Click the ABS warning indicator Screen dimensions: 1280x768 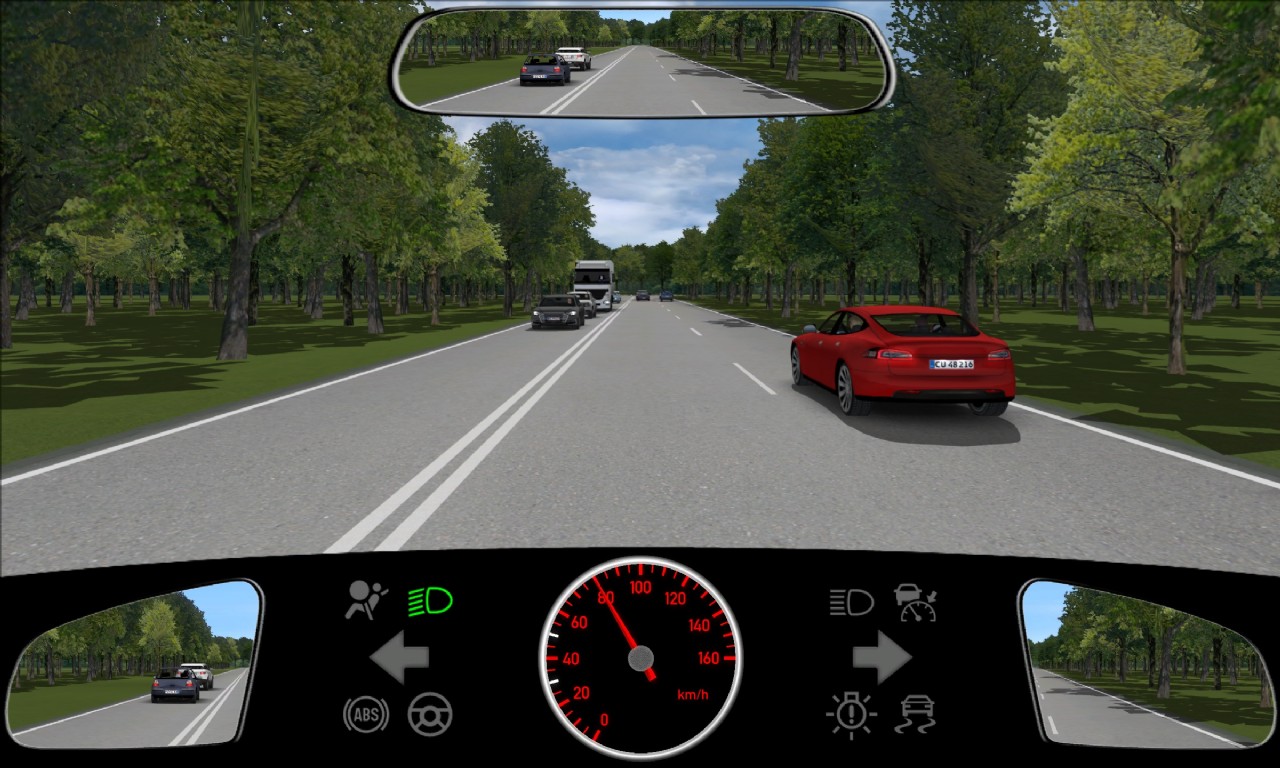pos(365,715)
